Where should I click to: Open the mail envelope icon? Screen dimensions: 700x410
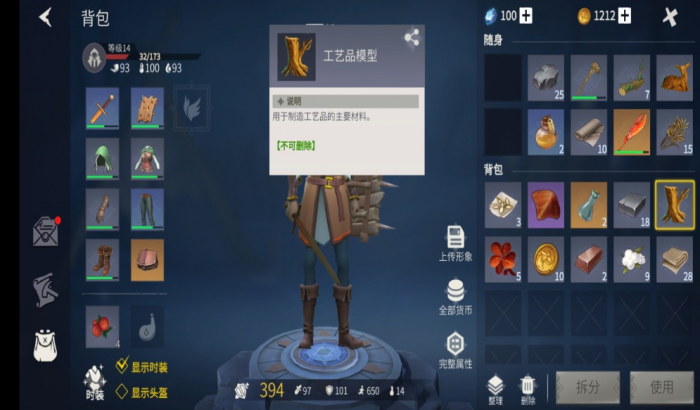(x=45, y=231)
